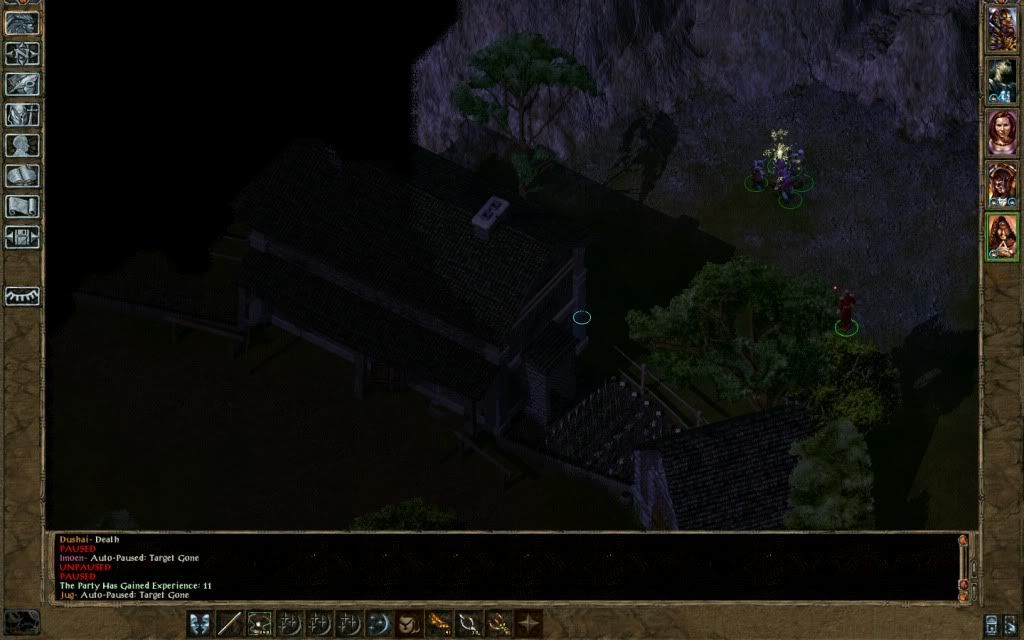Activate the talk masks action button

coord(200,623)
